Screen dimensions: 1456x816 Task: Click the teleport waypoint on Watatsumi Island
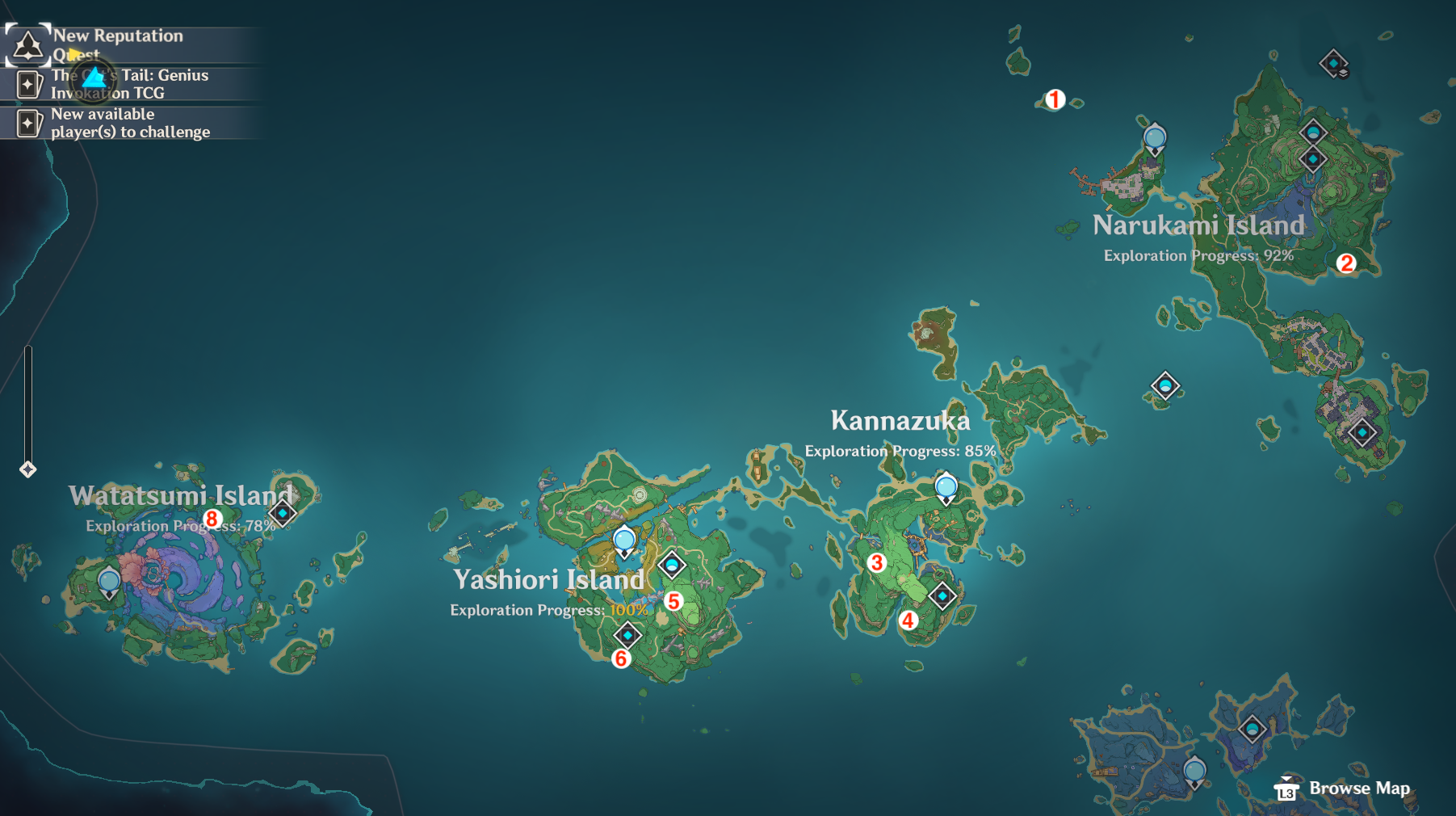(x=109, y=580)
